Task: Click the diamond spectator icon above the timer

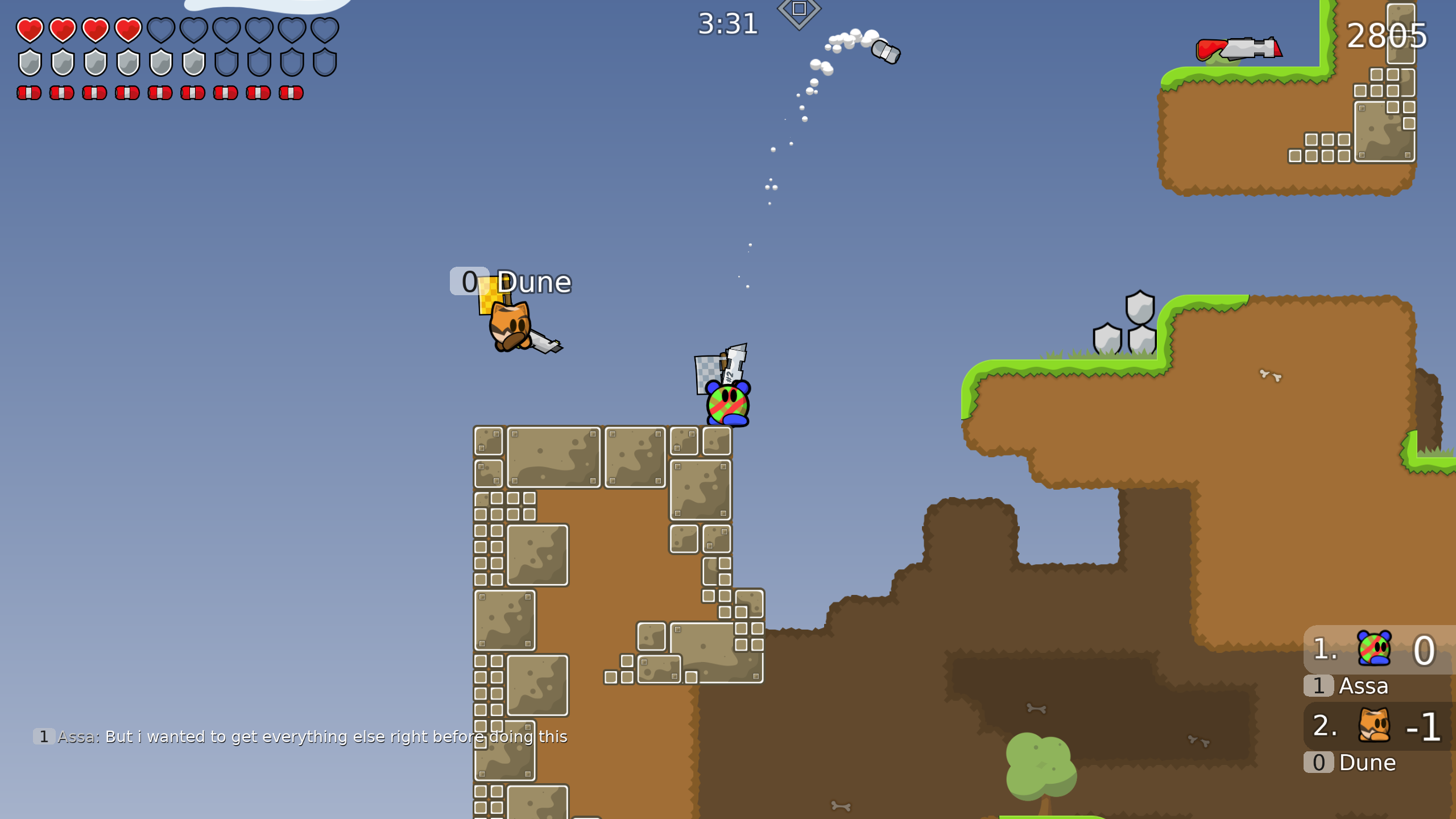Action: click(801, 9)
